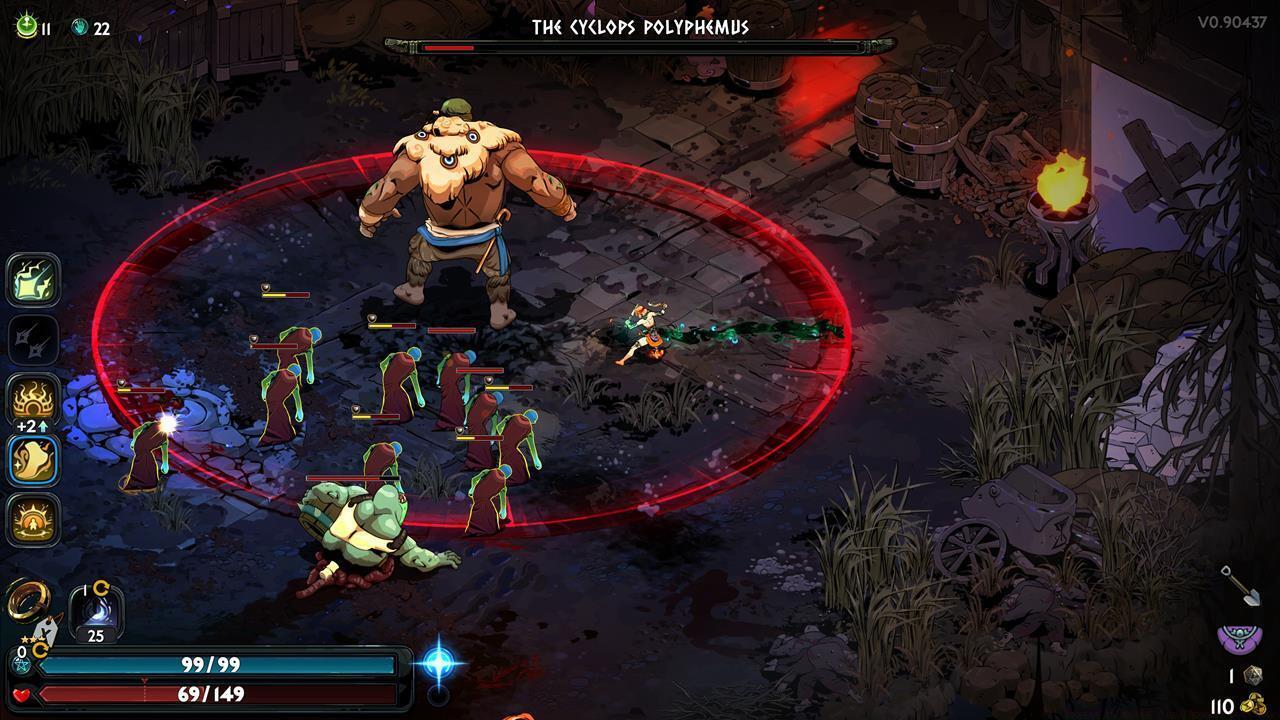Click the green glowing orb resource icon
1280x720 pixels.
click(26, 26)
